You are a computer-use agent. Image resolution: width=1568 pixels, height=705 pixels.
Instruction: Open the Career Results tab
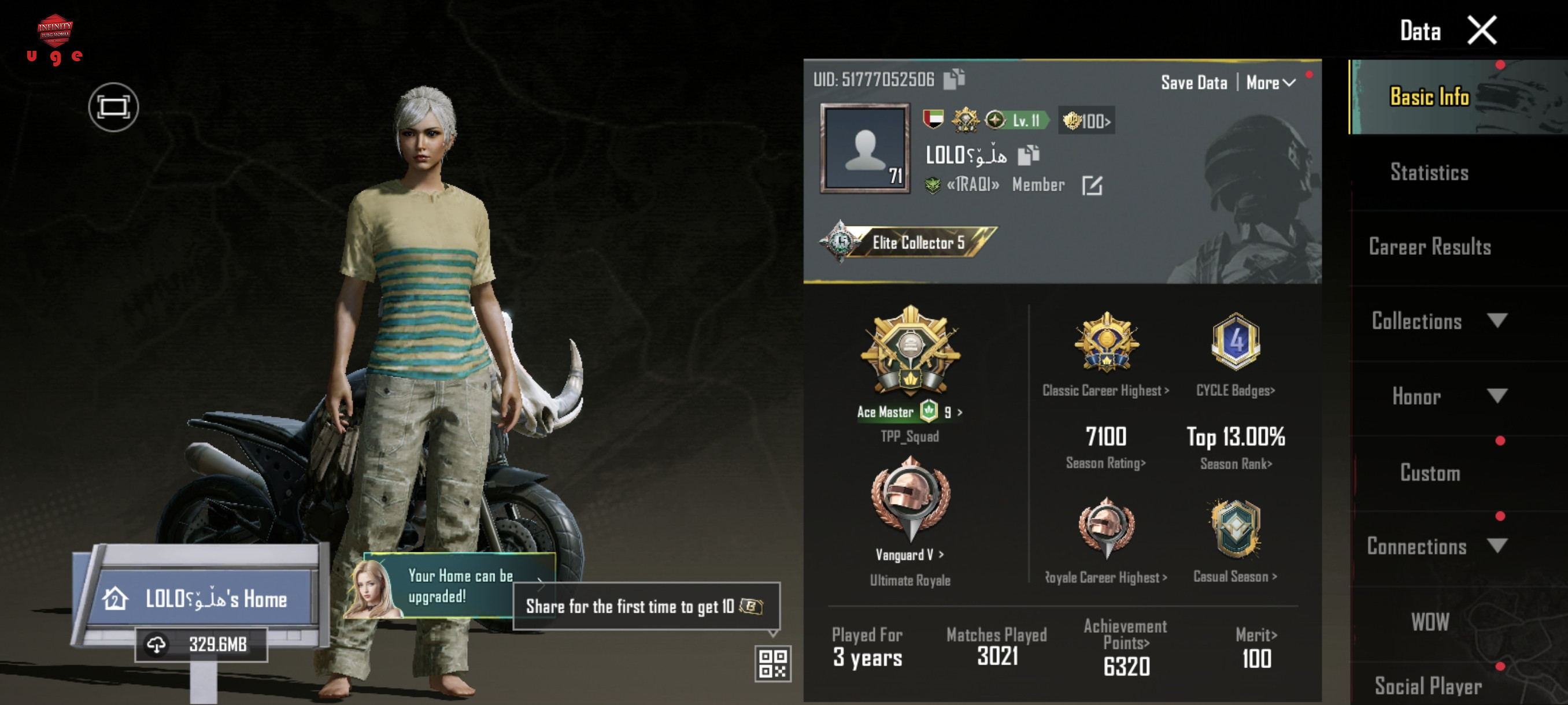coord(1429,246)
